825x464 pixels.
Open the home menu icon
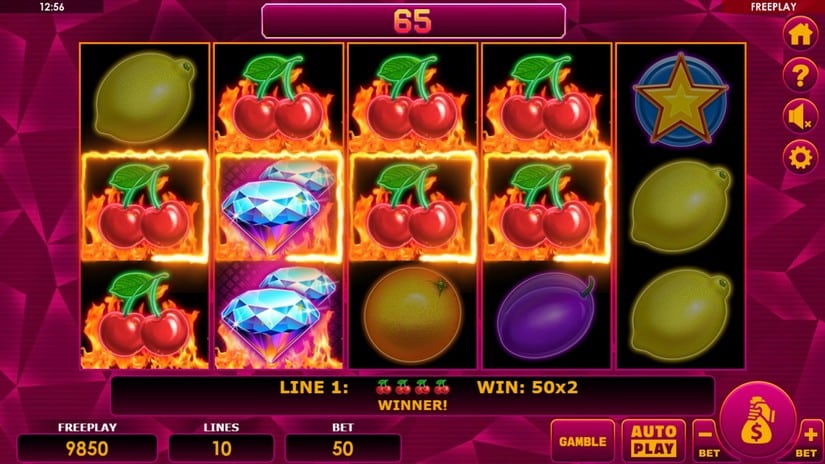coord(798,33)
